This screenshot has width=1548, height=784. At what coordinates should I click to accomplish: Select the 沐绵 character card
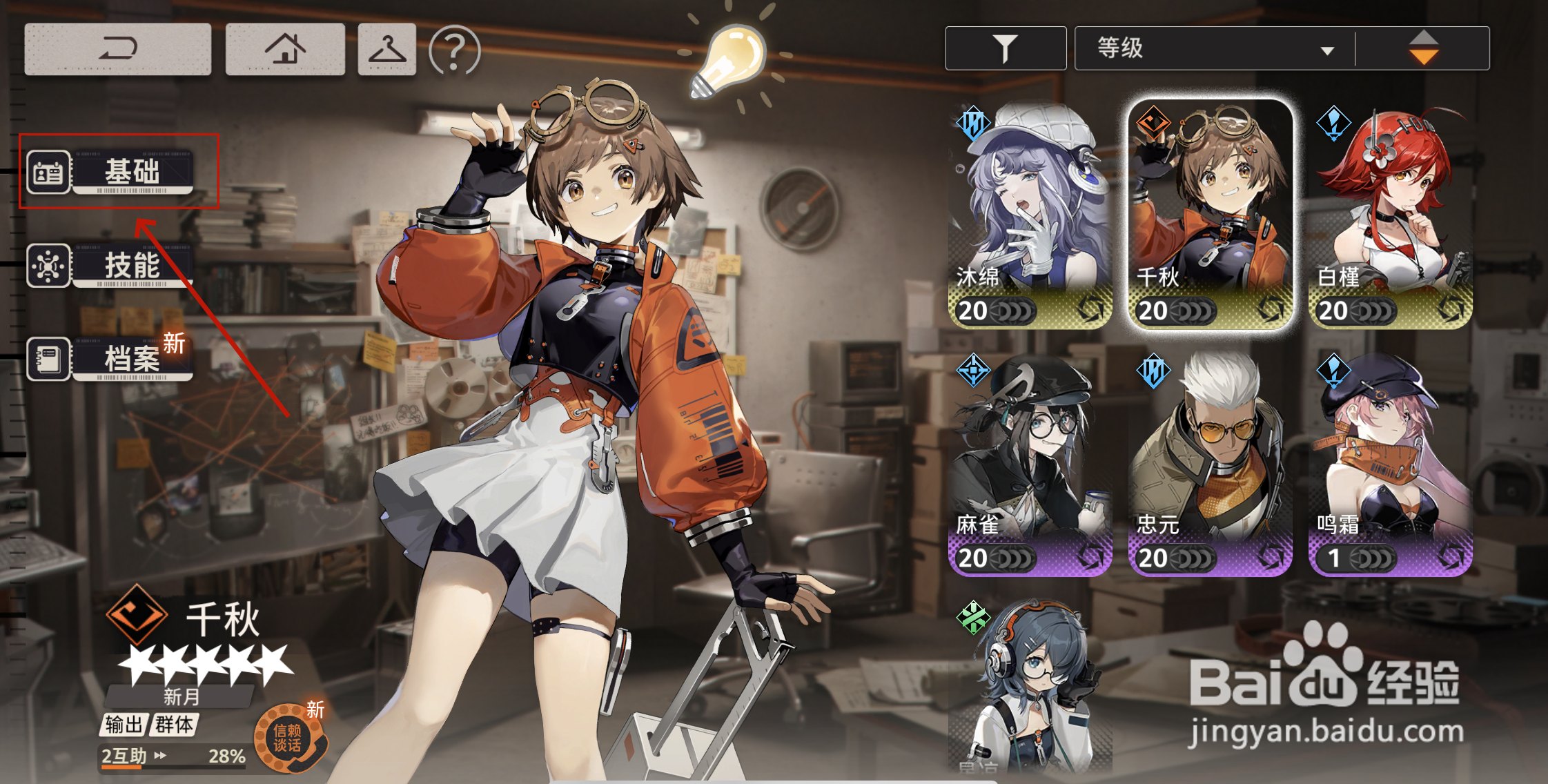point(1030,214)
